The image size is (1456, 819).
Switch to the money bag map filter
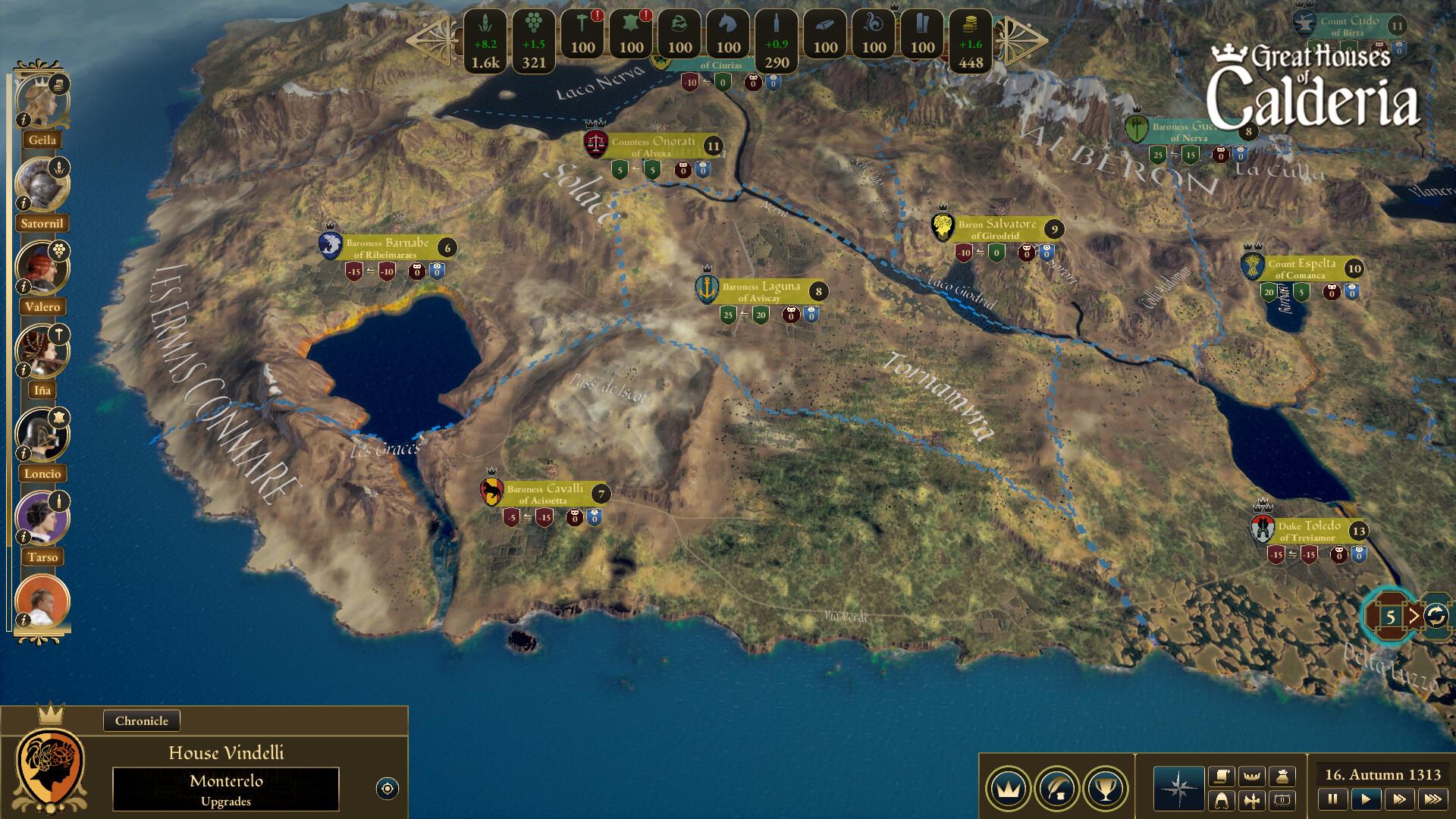1282,776
